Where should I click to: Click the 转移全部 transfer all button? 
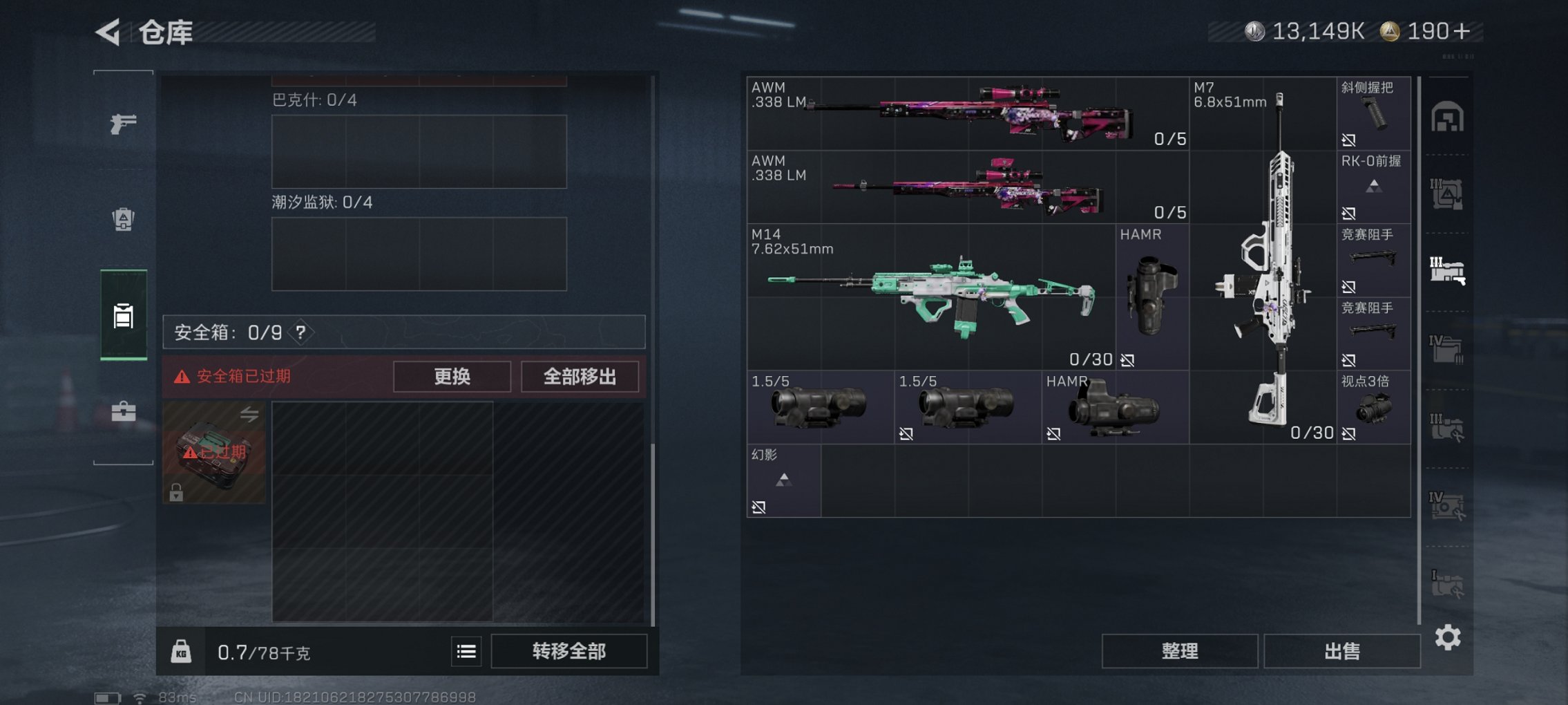click(x=570, y=652)
